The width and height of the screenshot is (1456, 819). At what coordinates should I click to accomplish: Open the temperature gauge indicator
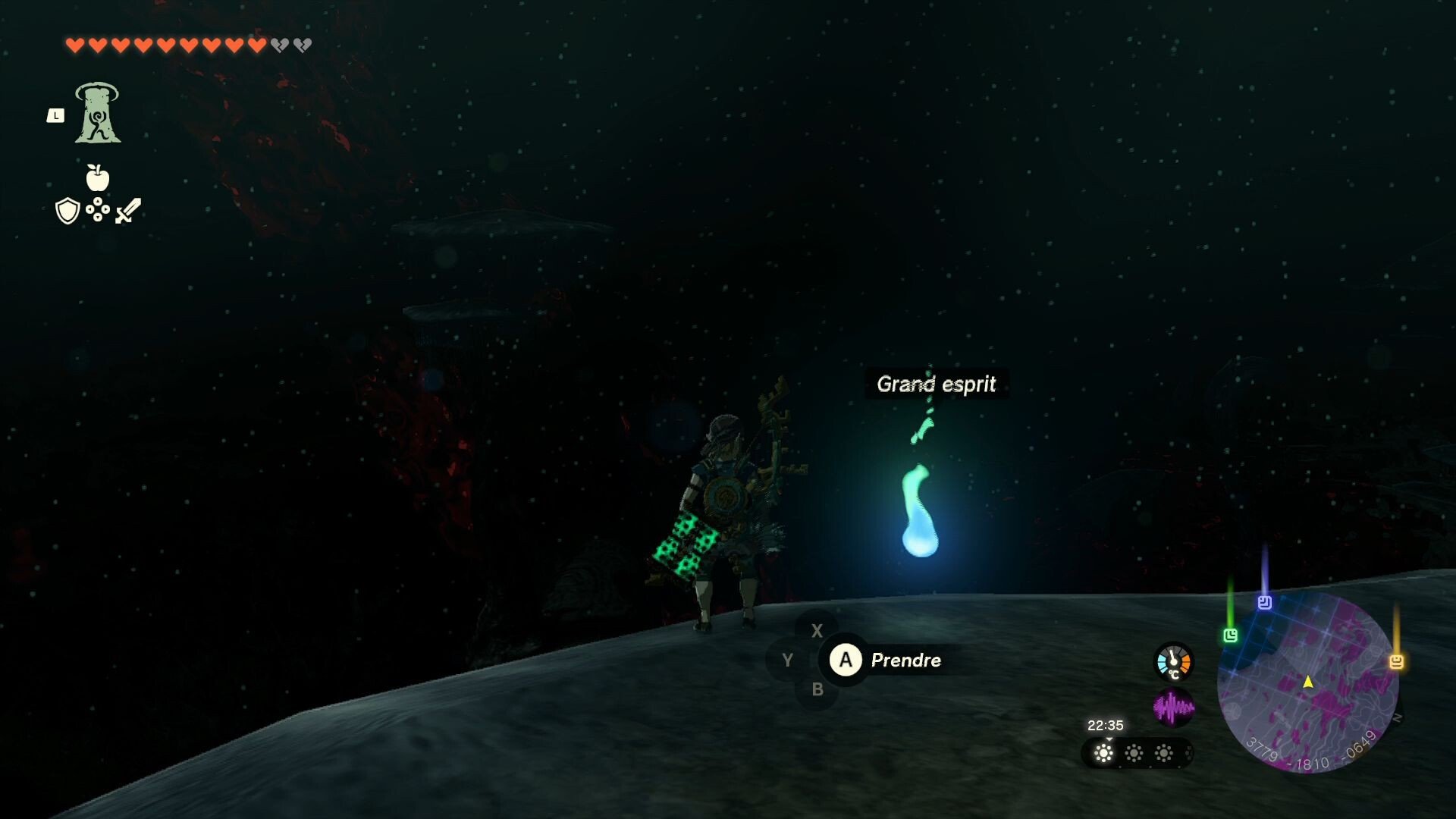(x=1173, y=662)
